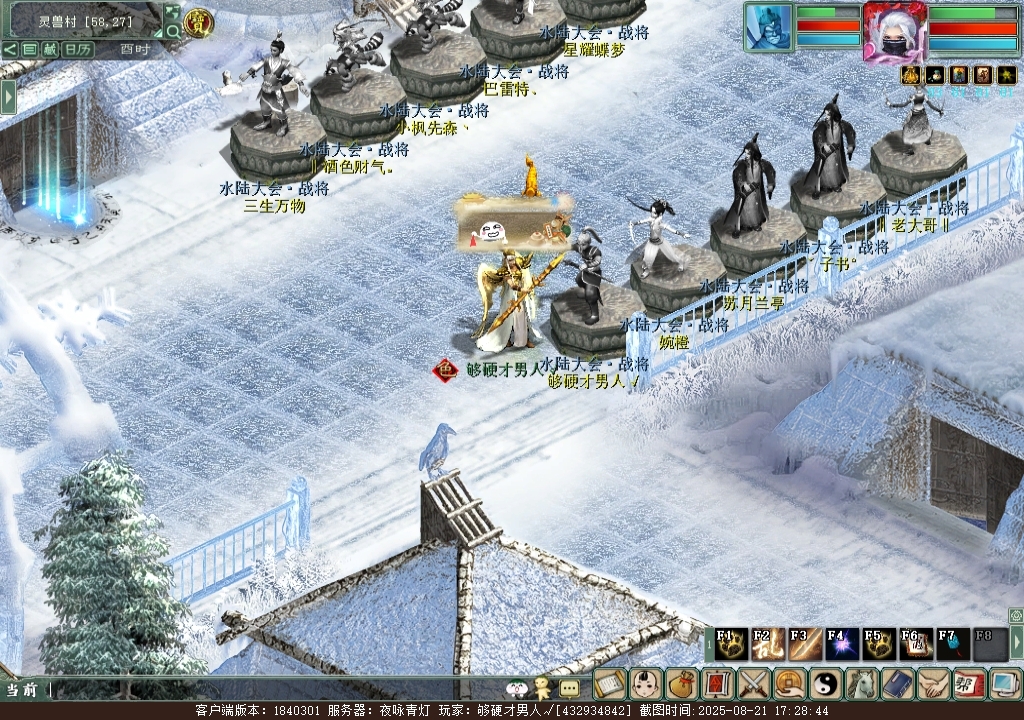Click the magnifier search button beside the map name
The image size is (1024, 720).
[x=172, y=31]
